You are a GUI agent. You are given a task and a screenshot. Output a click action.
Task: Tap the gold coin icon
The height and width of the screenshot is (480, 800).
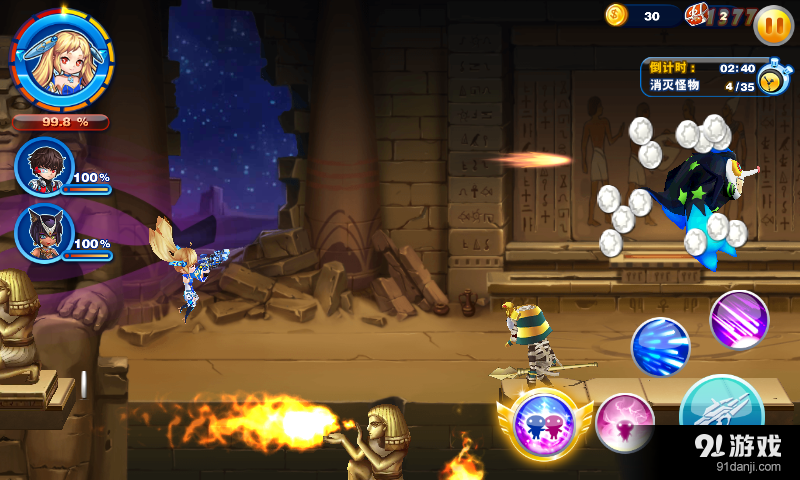617,15
